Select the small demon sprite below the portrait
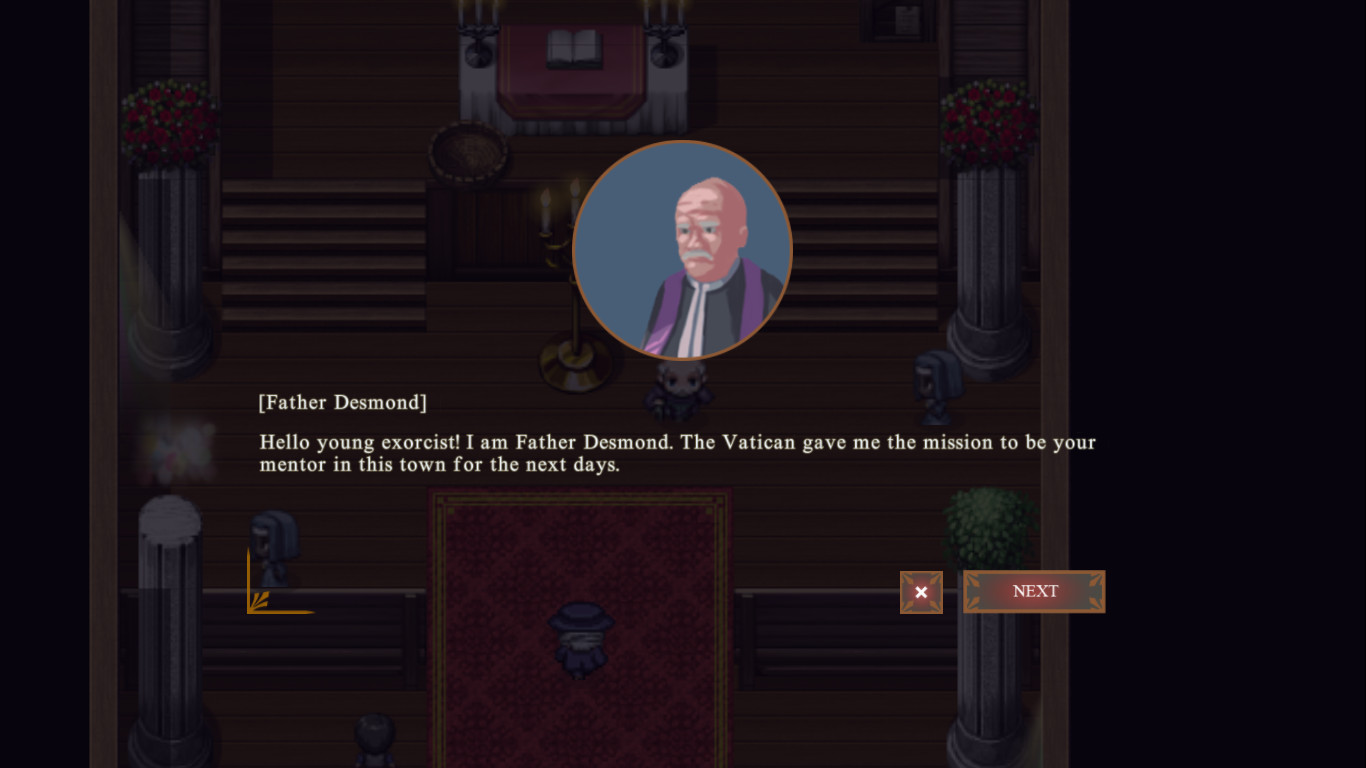1366x768 pixels. [x=678, y=390]
